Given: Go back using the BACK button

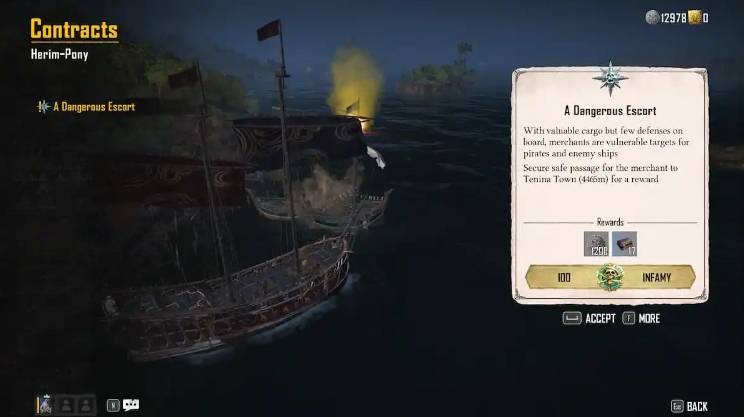Looking at the screenshot, I should [688, 405].
